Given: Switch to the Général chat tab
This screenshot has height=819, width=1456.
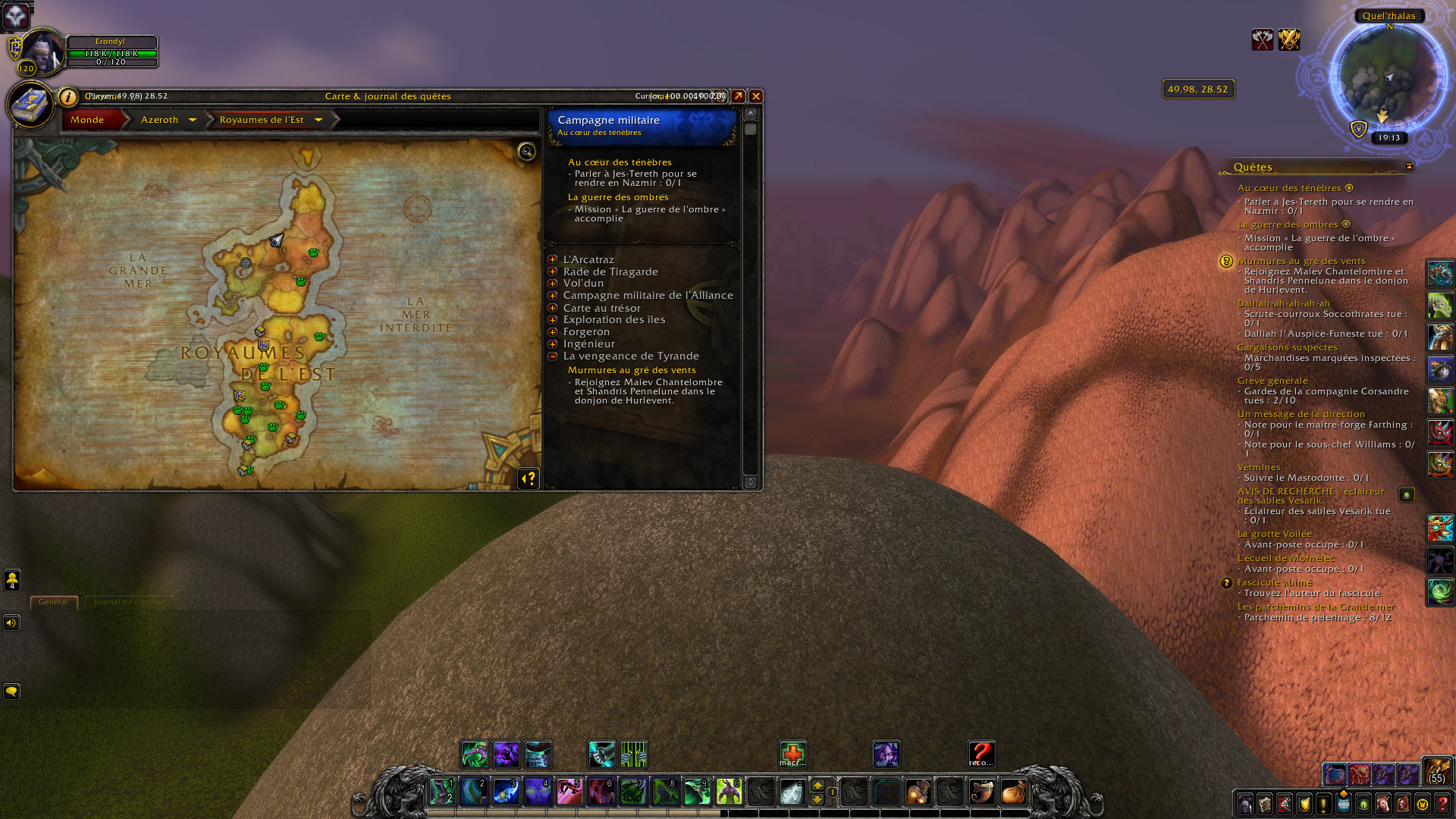Looking at the screenshot, I should pos(53,602).
